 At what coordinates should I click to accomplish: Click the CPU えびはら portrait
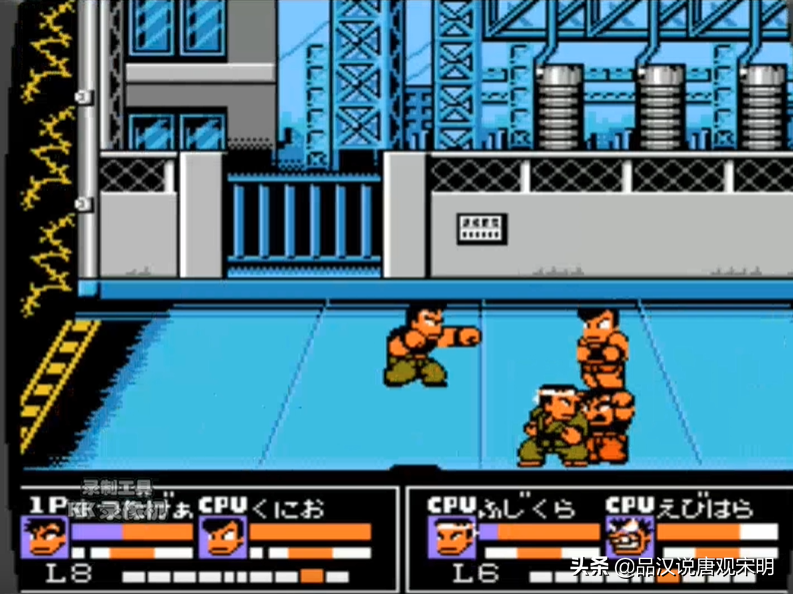(629, 537)
